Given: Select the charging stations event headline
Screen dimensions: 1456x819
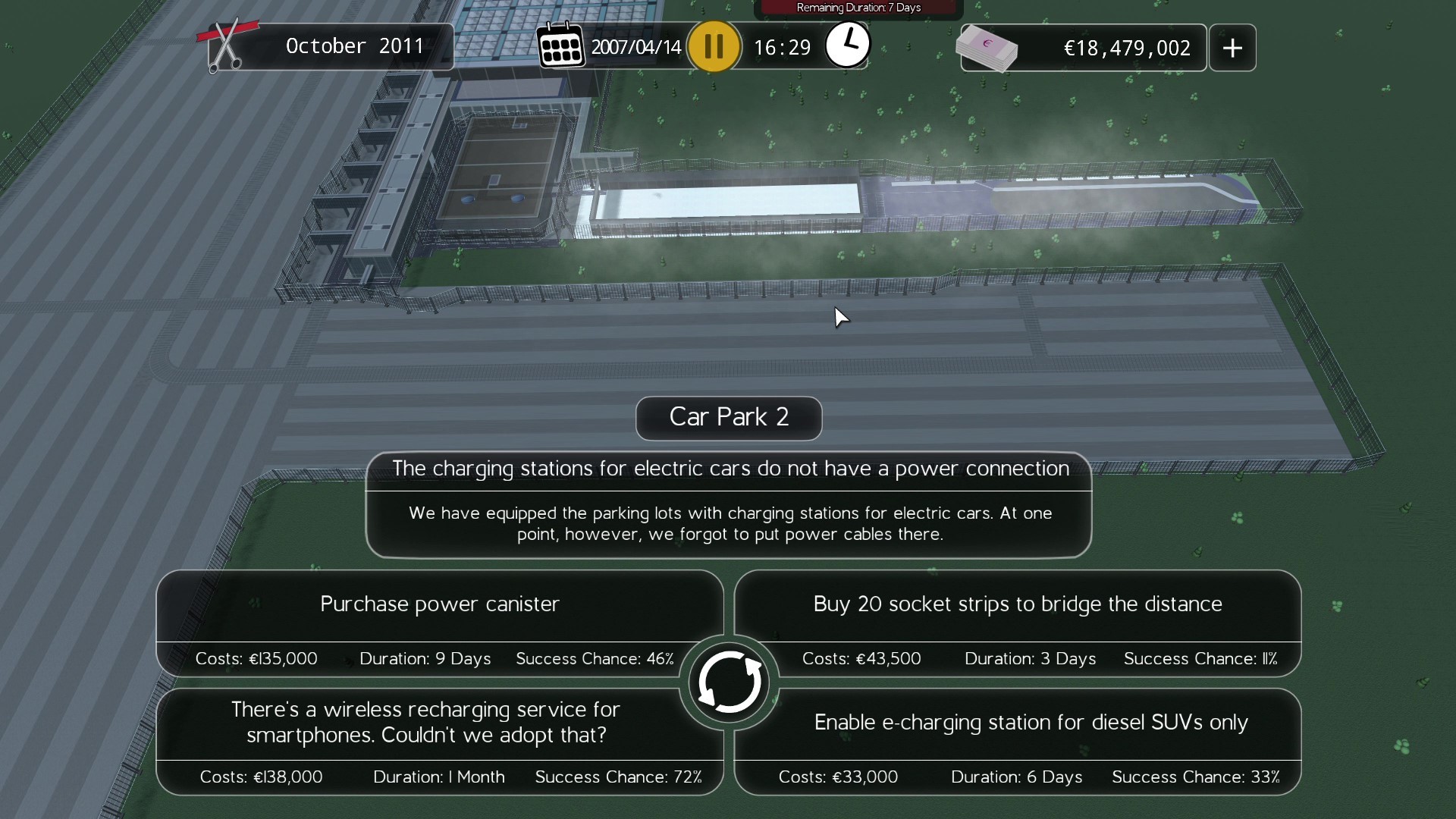Looking at the screenshot, I should (727, 469).
